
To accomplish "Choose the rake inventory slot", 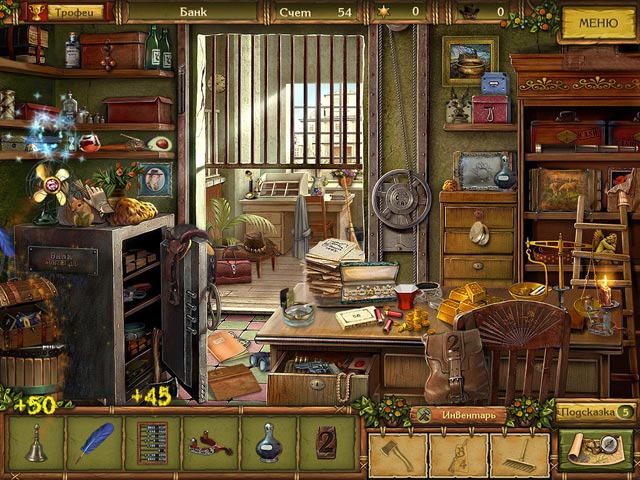I will click(518, 455).
